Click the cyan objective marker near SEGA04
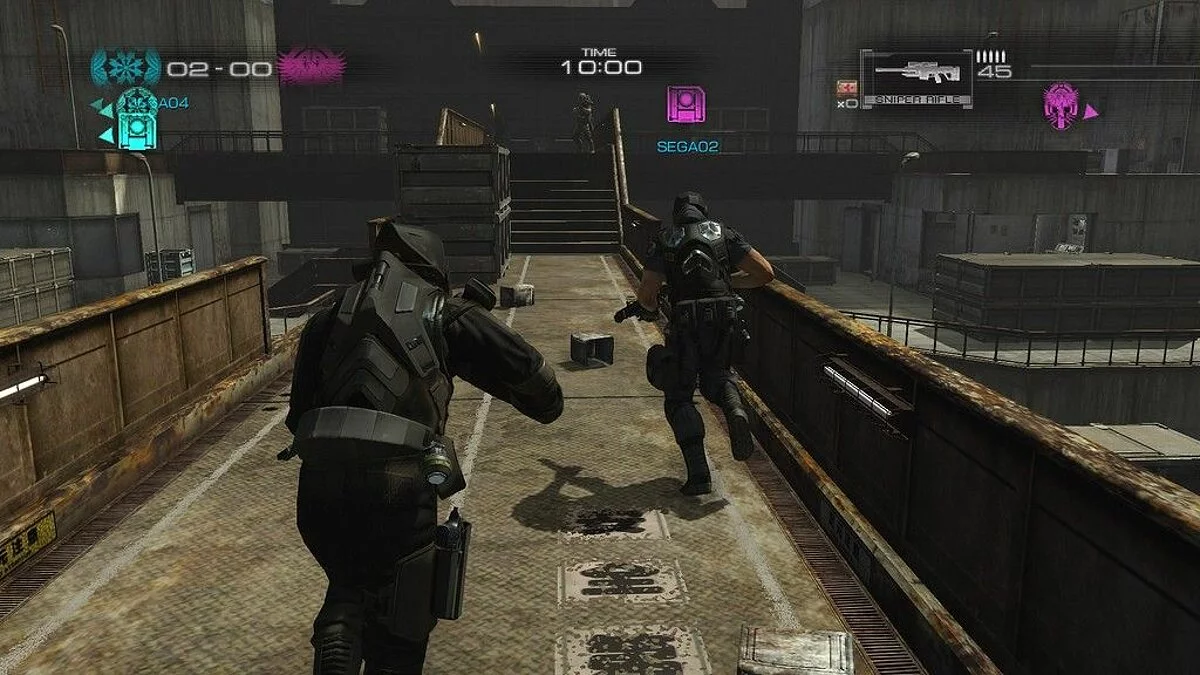 coord(137,129)
